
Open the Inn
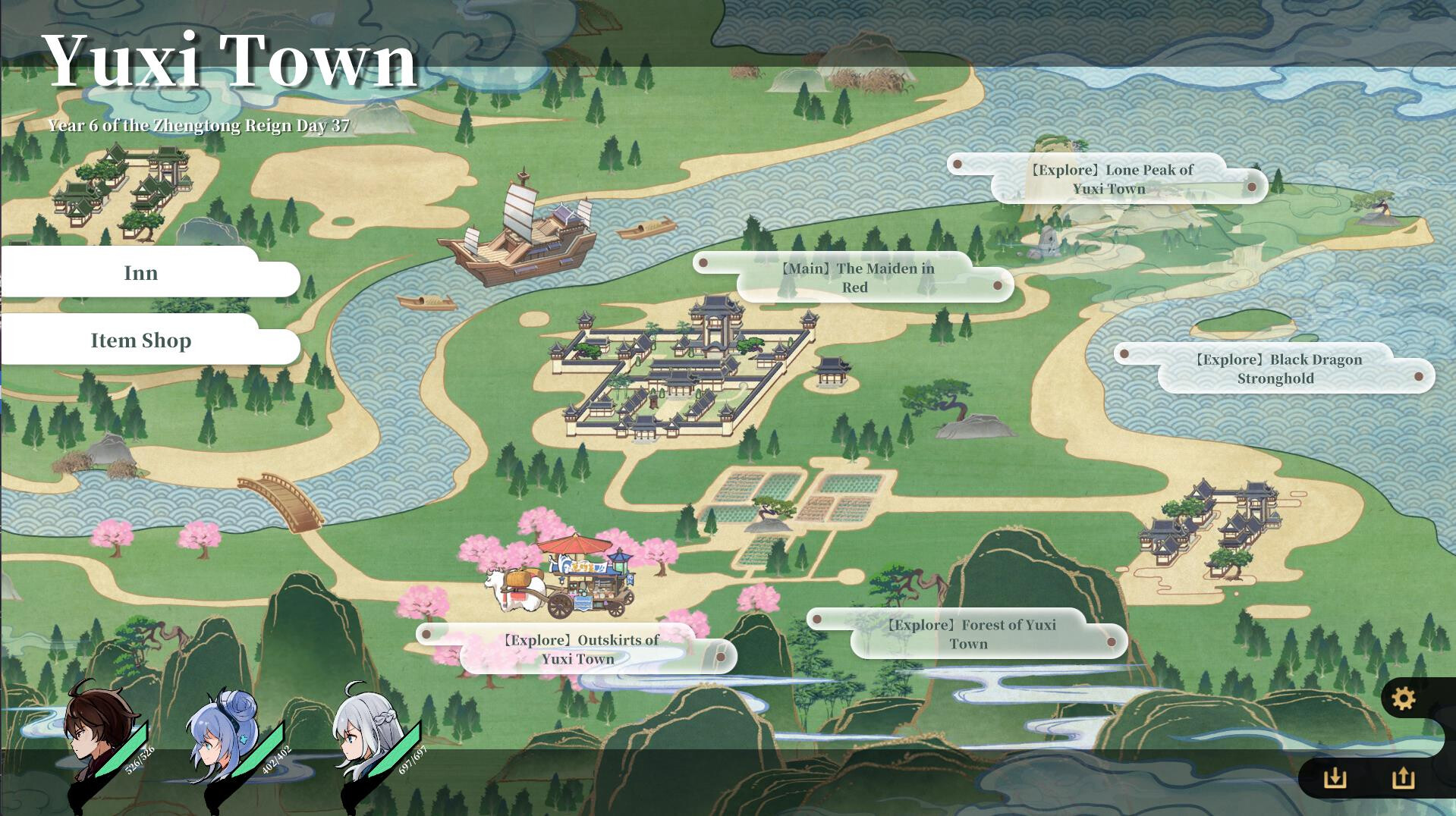[x=142, y=272]
